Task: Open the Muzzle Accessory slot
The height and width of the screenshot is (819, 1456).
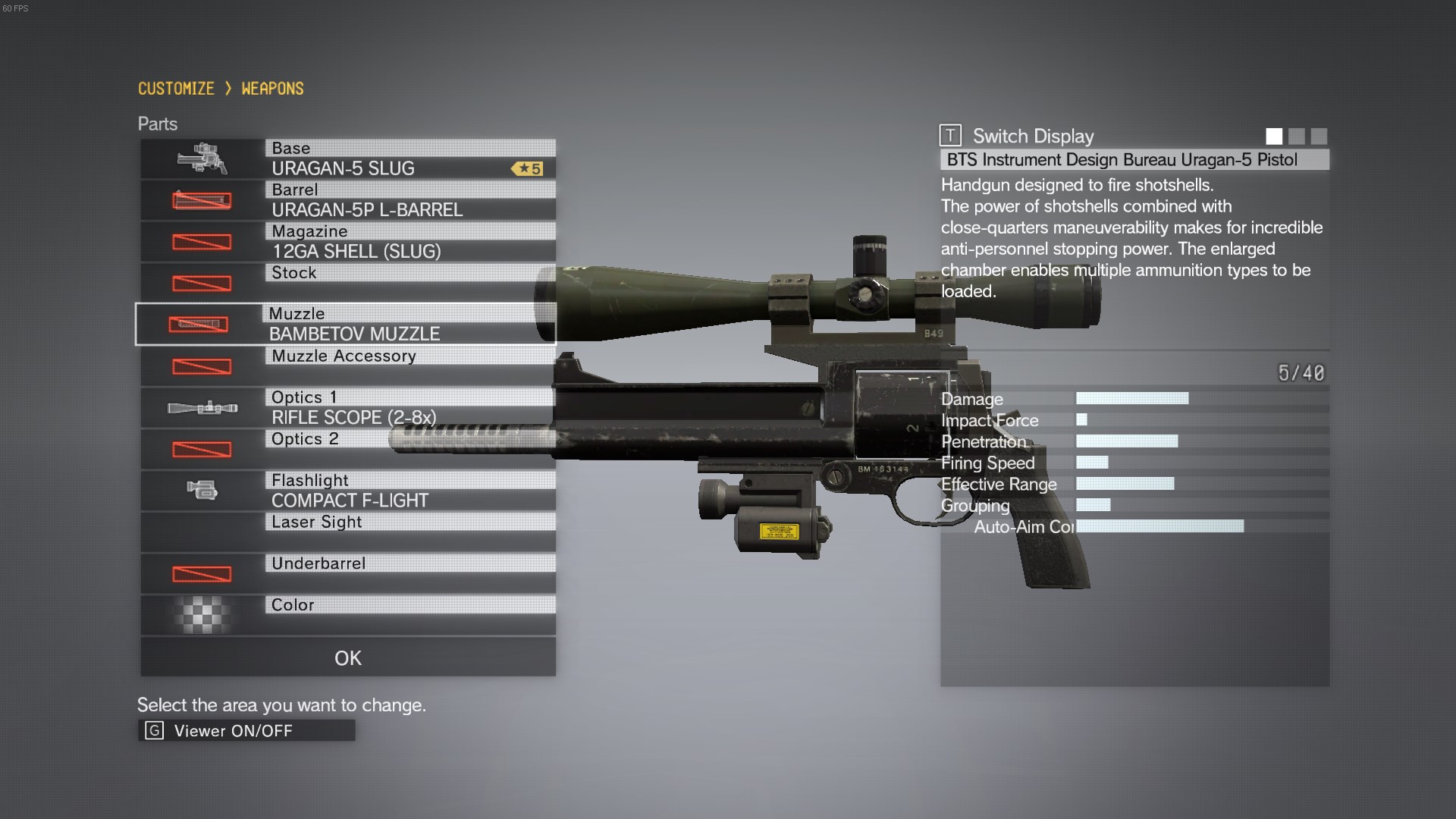Action: click(347, 366)
